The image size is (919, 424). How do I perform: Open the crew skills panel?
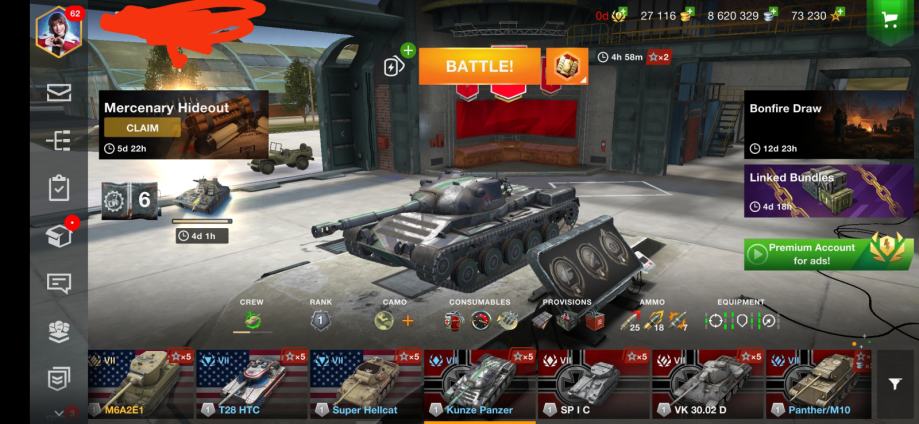[252, 320]
